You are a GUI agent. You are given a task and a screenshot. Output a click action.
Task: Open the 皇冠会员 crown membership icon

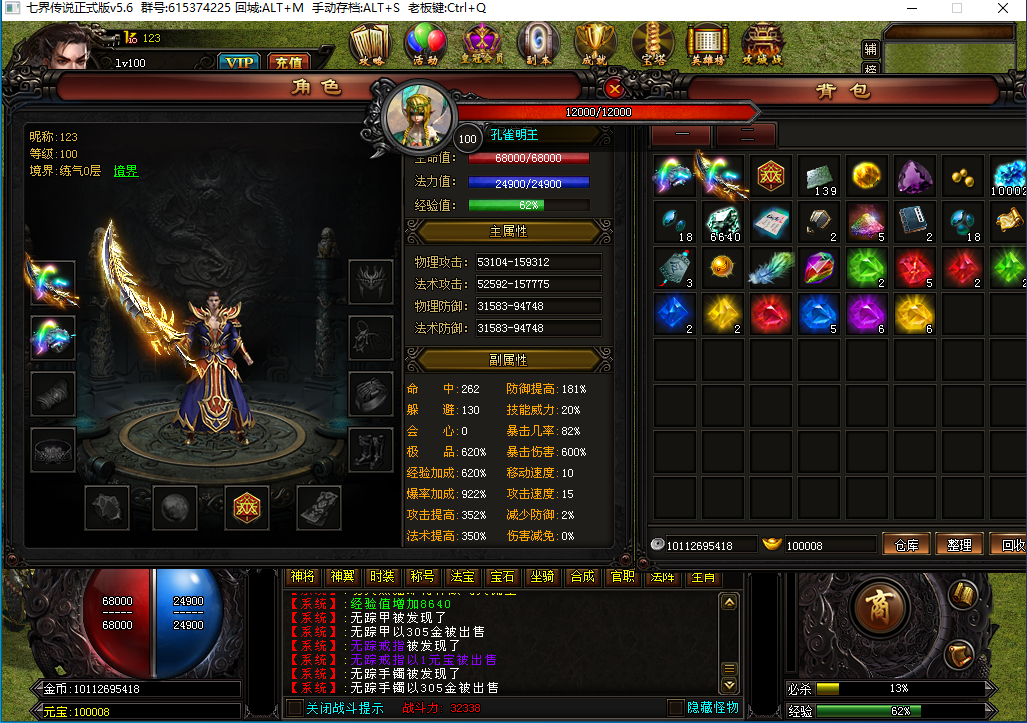pos(483,43)
